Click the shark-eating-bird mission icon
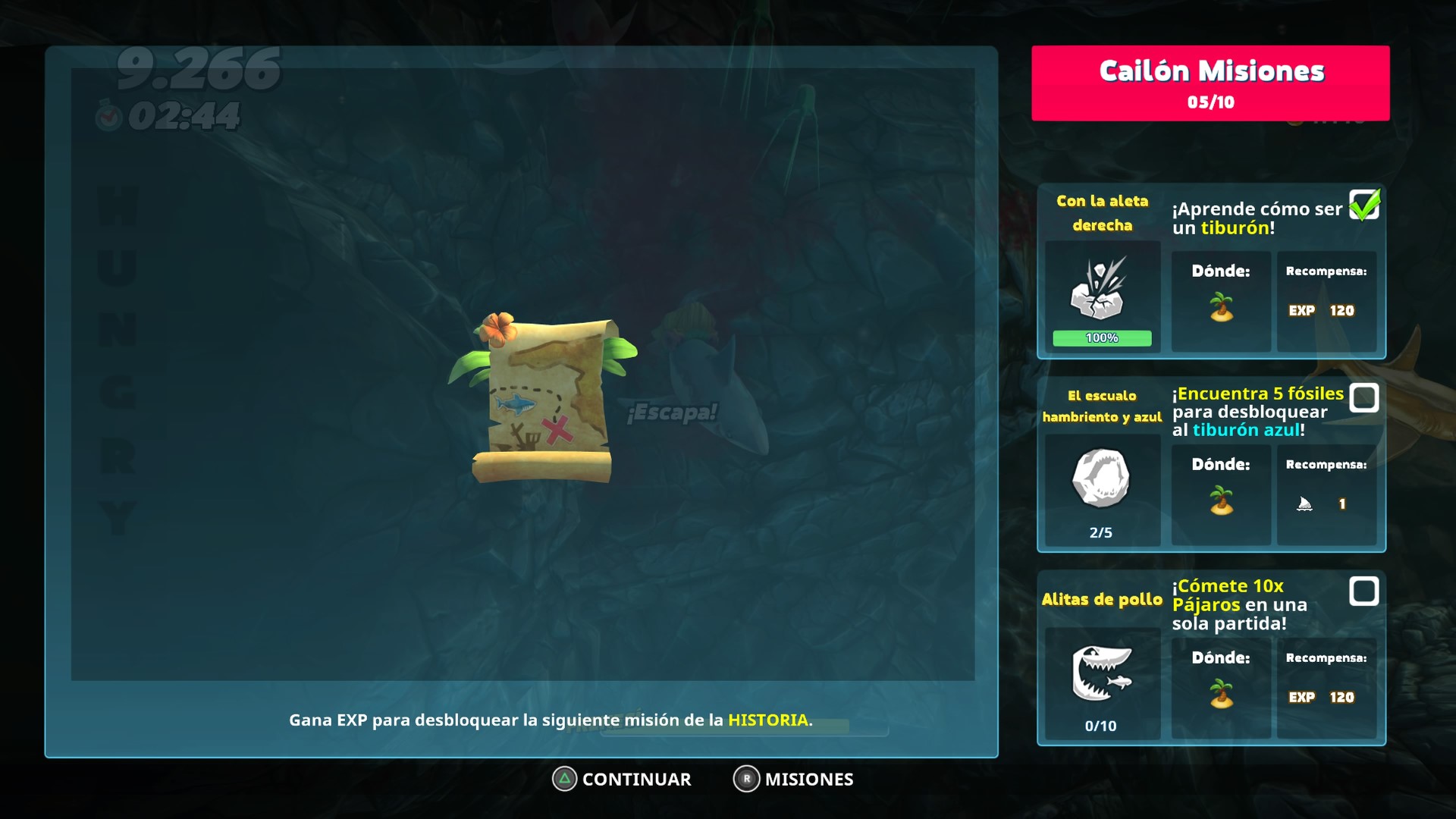1456x819 pixels. [x=1101, y=672]
